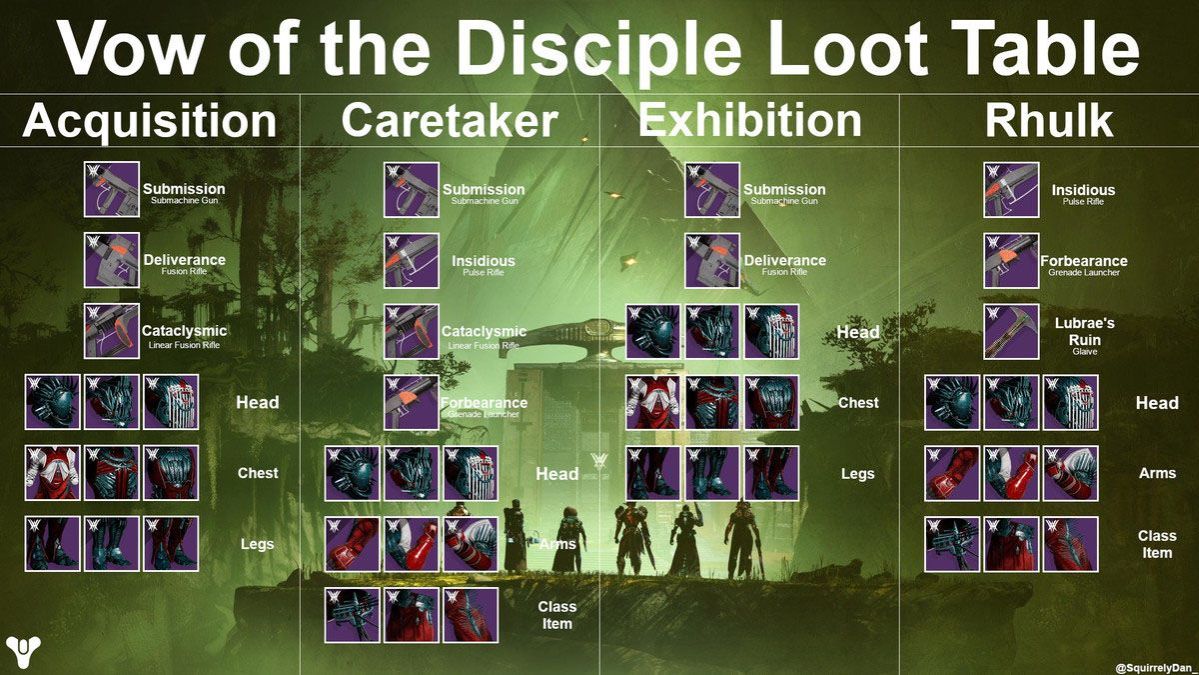Select the Rhulk encounter heading
1199x675 pixels.
pyautogui.click(x=1049, y=122)
